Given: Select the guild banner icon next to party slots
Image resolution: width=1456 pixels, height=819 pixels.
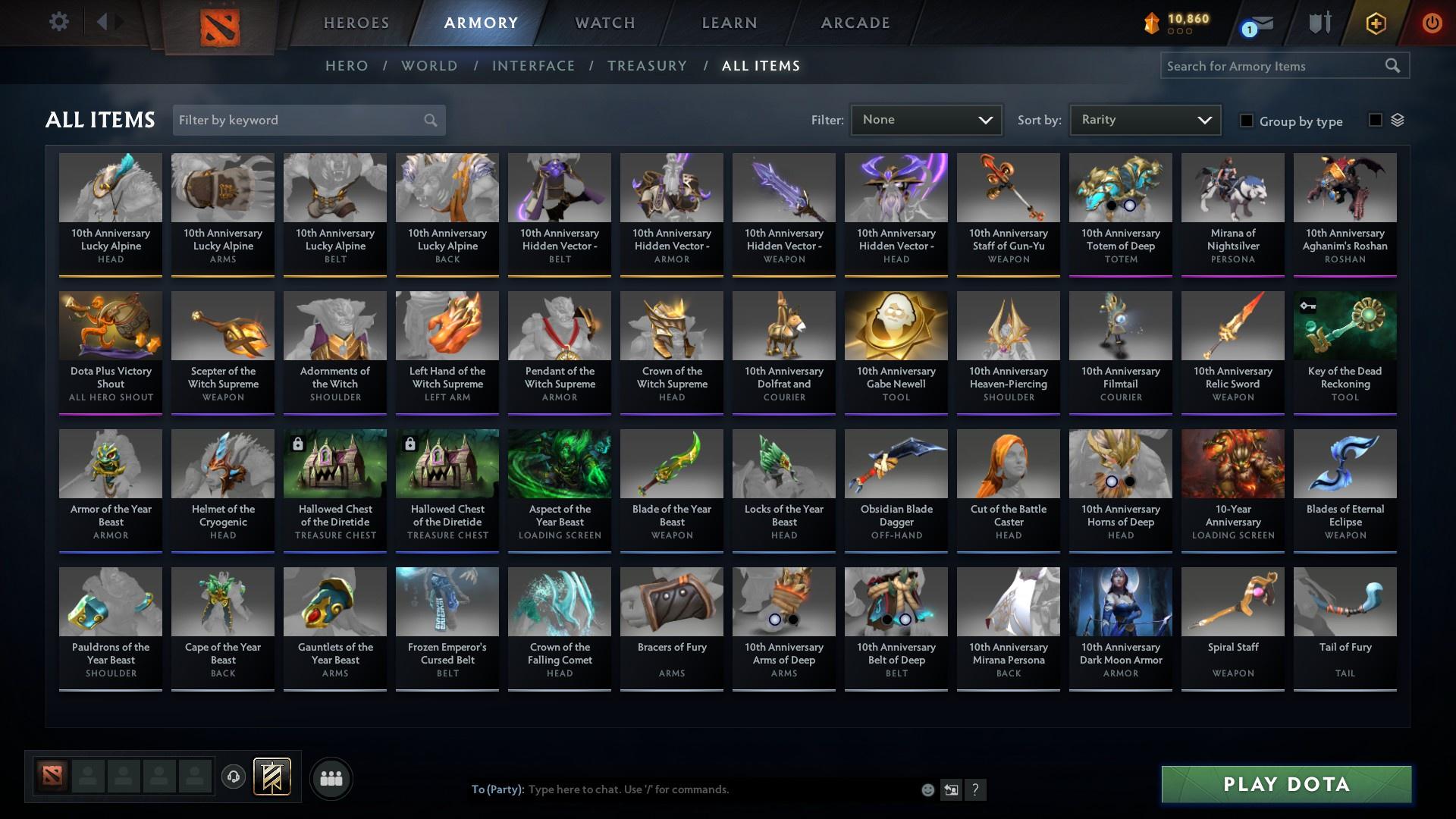Looking at the screenshot, I should (273, 777).
